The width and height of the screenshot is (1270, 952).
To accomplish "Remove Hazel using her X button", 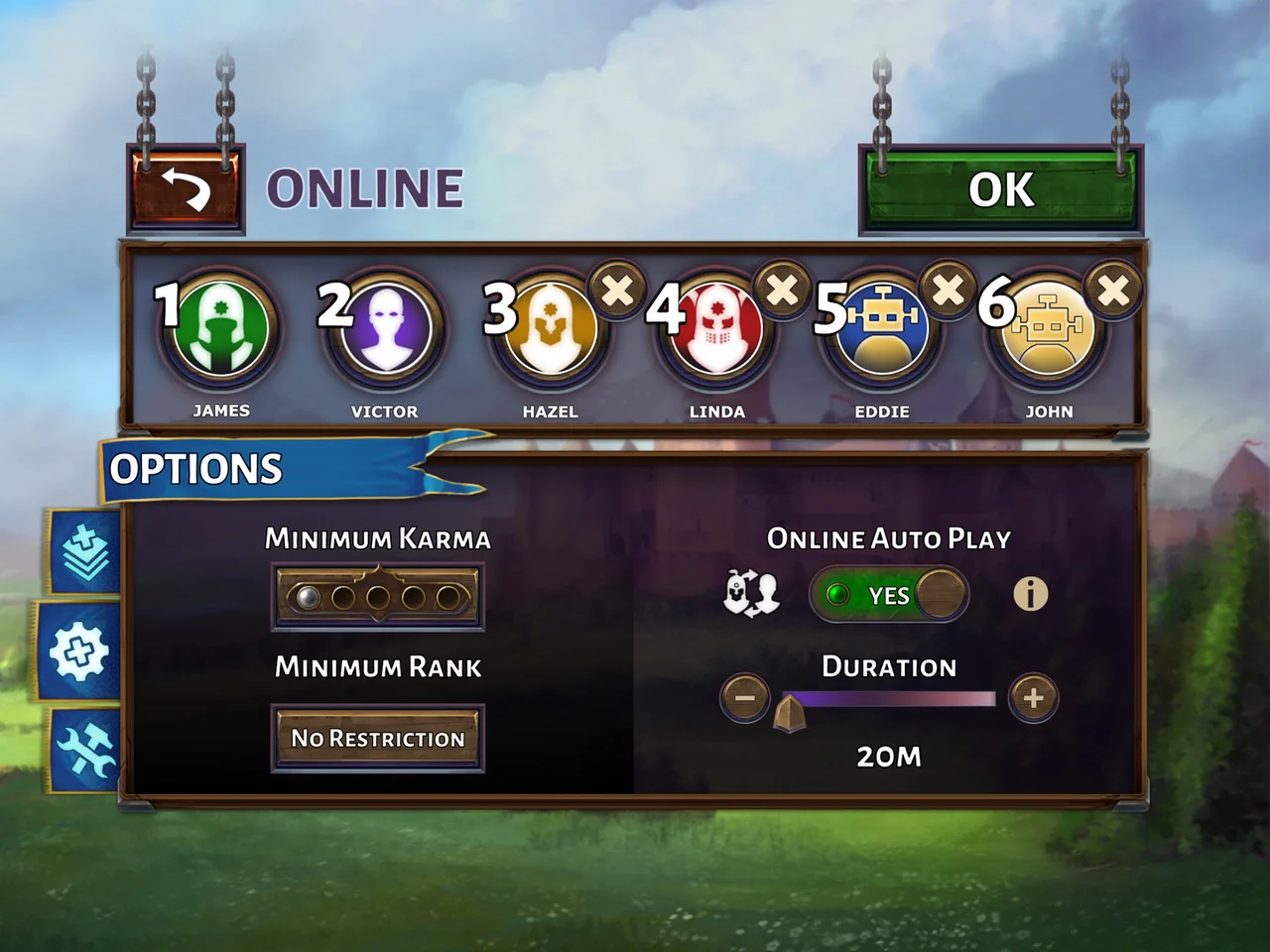I will click(x=616, y=291).
